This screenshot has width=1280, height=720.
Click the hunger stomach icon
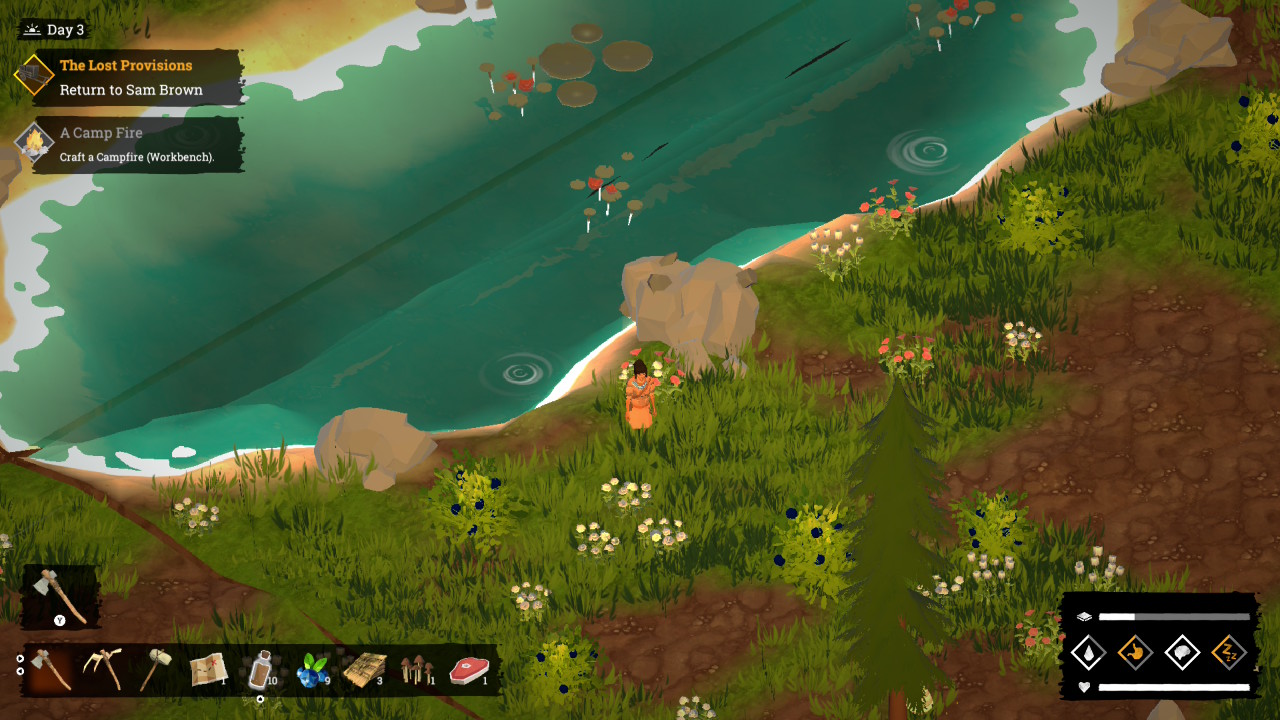coord(1135,653)
